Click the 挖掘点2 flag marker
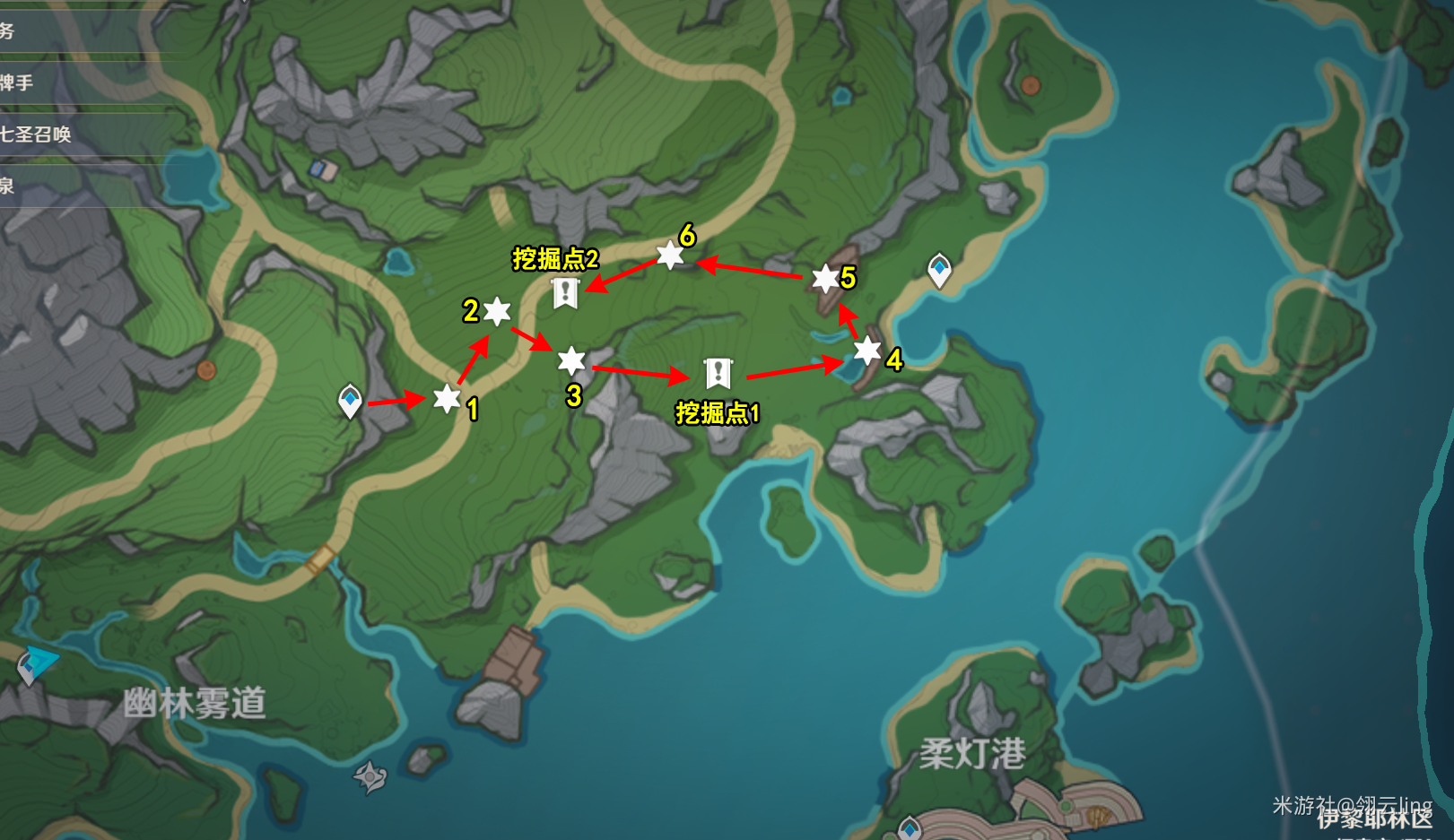 pyautogui.click(x=565, y=291)
